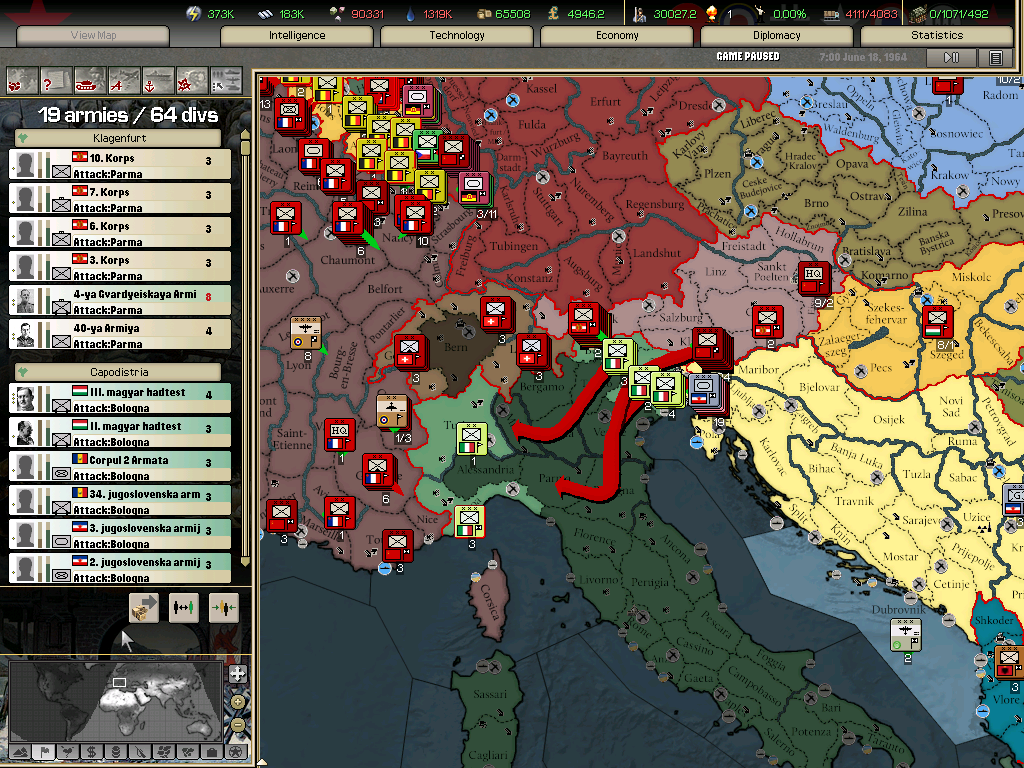Select the 4-ya Gvardyeiskaya Armiya row
The image size is (1024, 768).
tap(120, 300)
